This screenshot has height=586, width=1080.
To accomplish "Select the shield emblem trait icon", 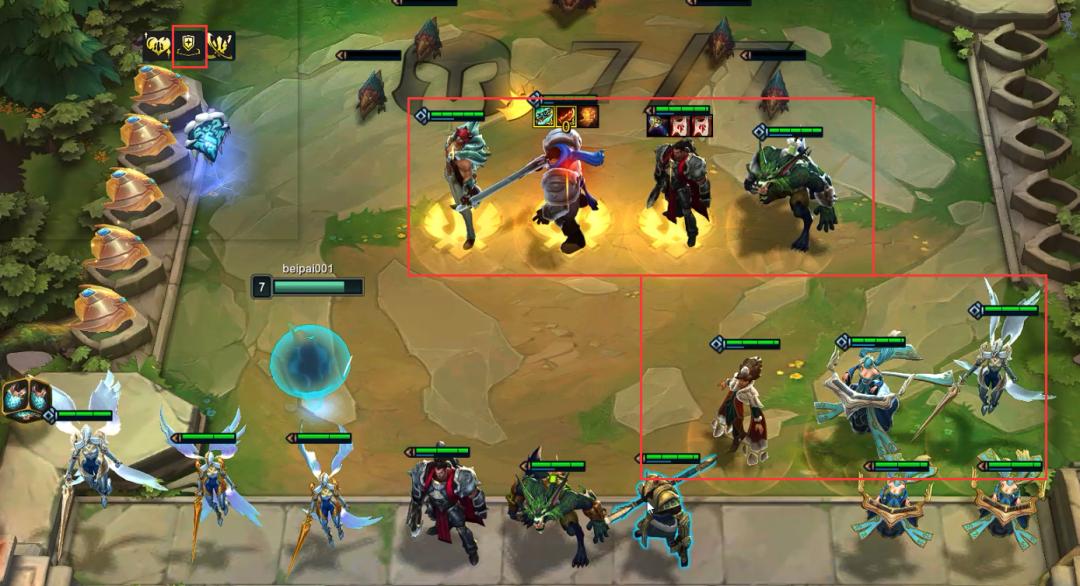I will click(x=189, y=45).
